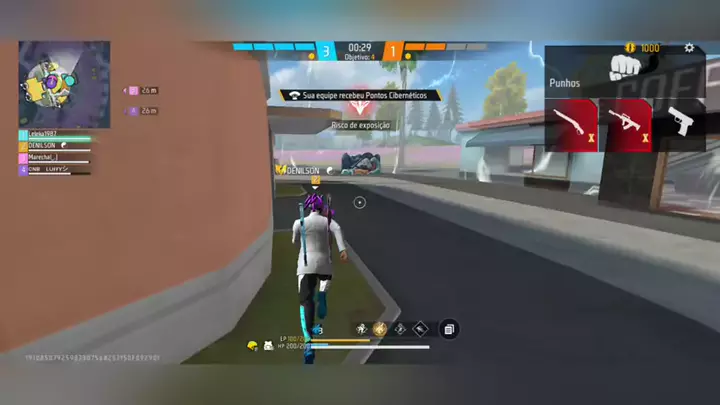The width and height of the screenshot is (720, 405).
Task: Open the minimap
Action: (x=65, y=84)
